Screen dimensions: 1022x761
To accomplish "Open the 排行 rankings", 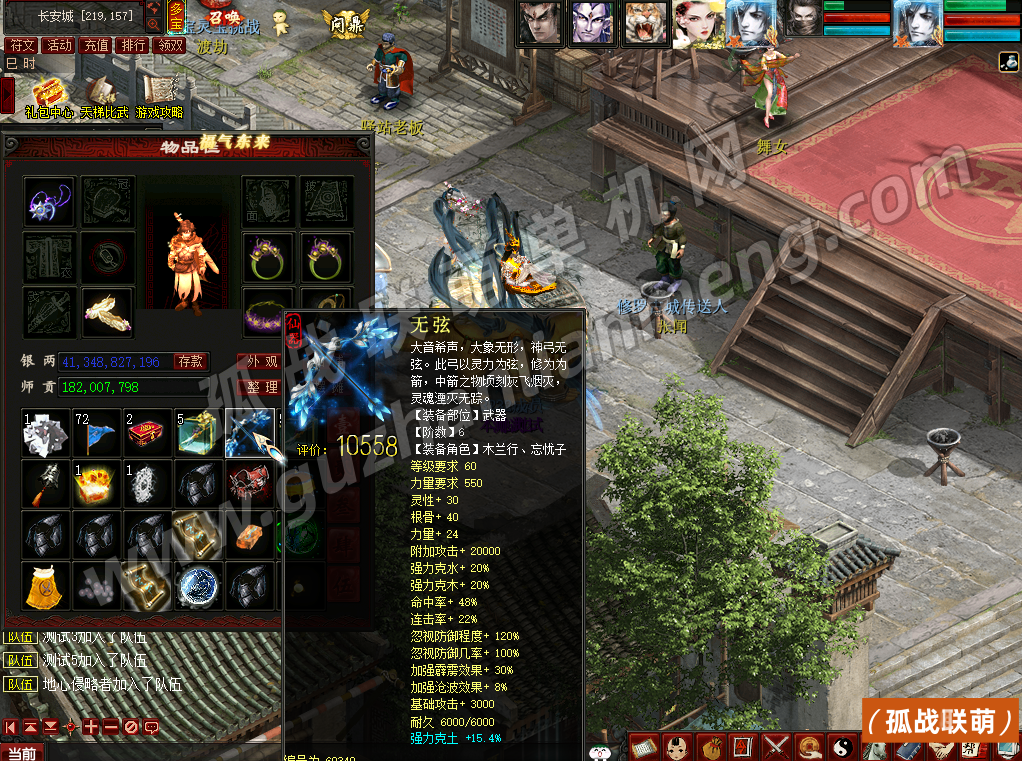I will (x=133, y=45).
